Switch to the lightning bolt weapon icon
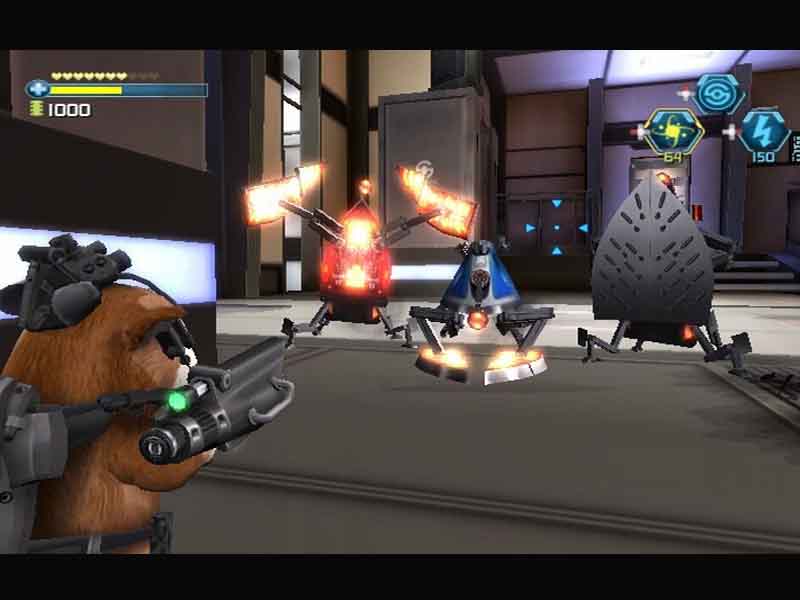Image resolution: width=800 pixels, height=600 pixels. tap(763, 131)
